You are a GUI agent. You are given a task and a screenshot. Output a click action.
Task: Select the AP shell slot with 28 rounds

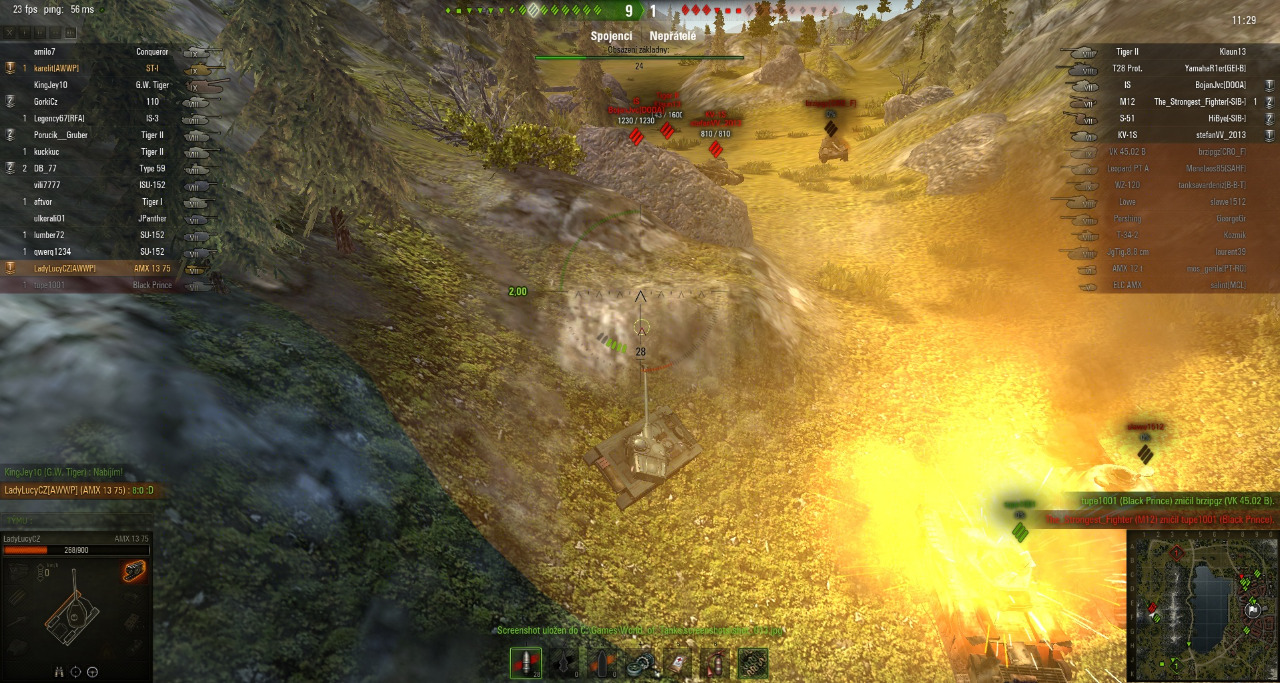pos(525,662)
